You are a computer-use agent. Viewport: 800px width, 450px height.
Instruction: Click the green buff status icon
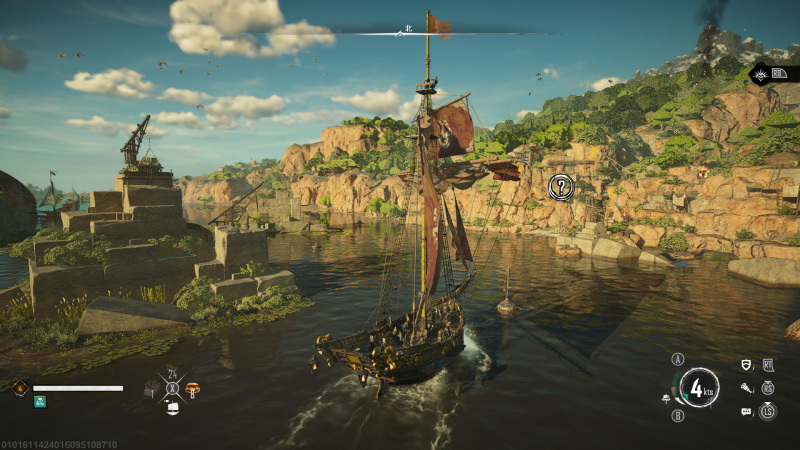[x=39, y=402]
